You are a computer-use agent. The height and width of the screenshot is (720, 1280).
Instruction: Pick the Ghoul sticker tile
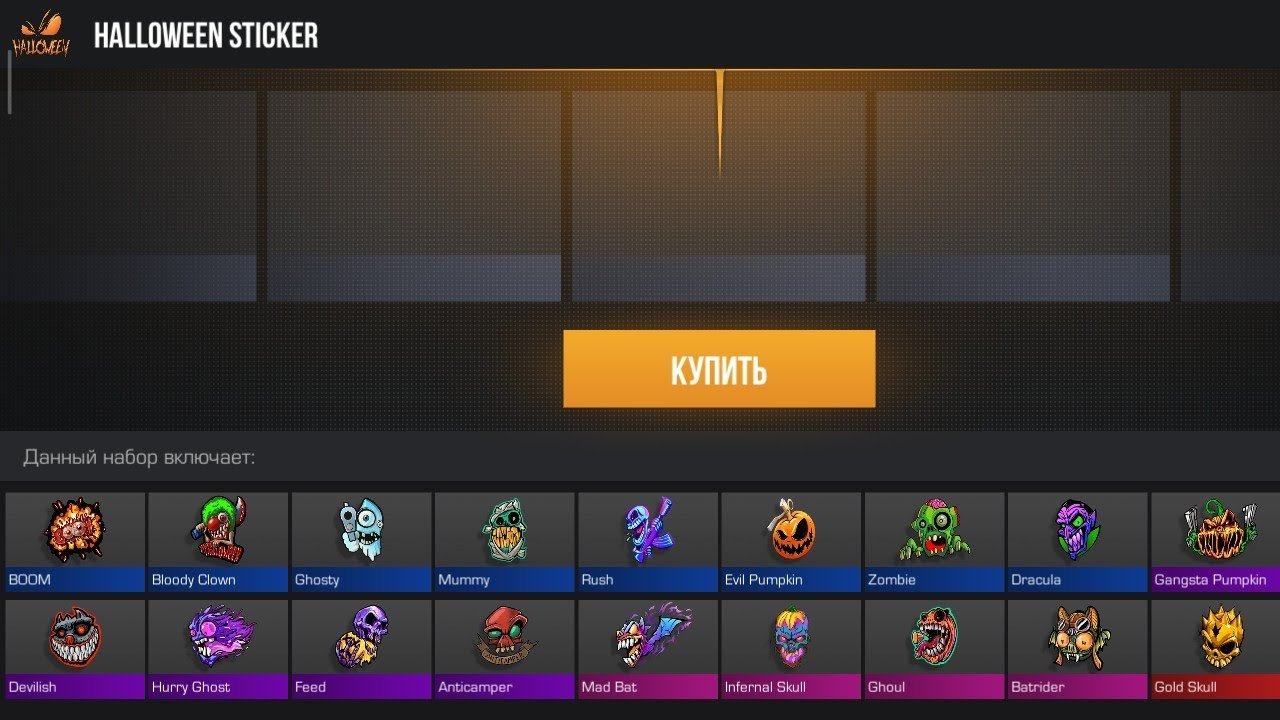[x=933, y=648]
